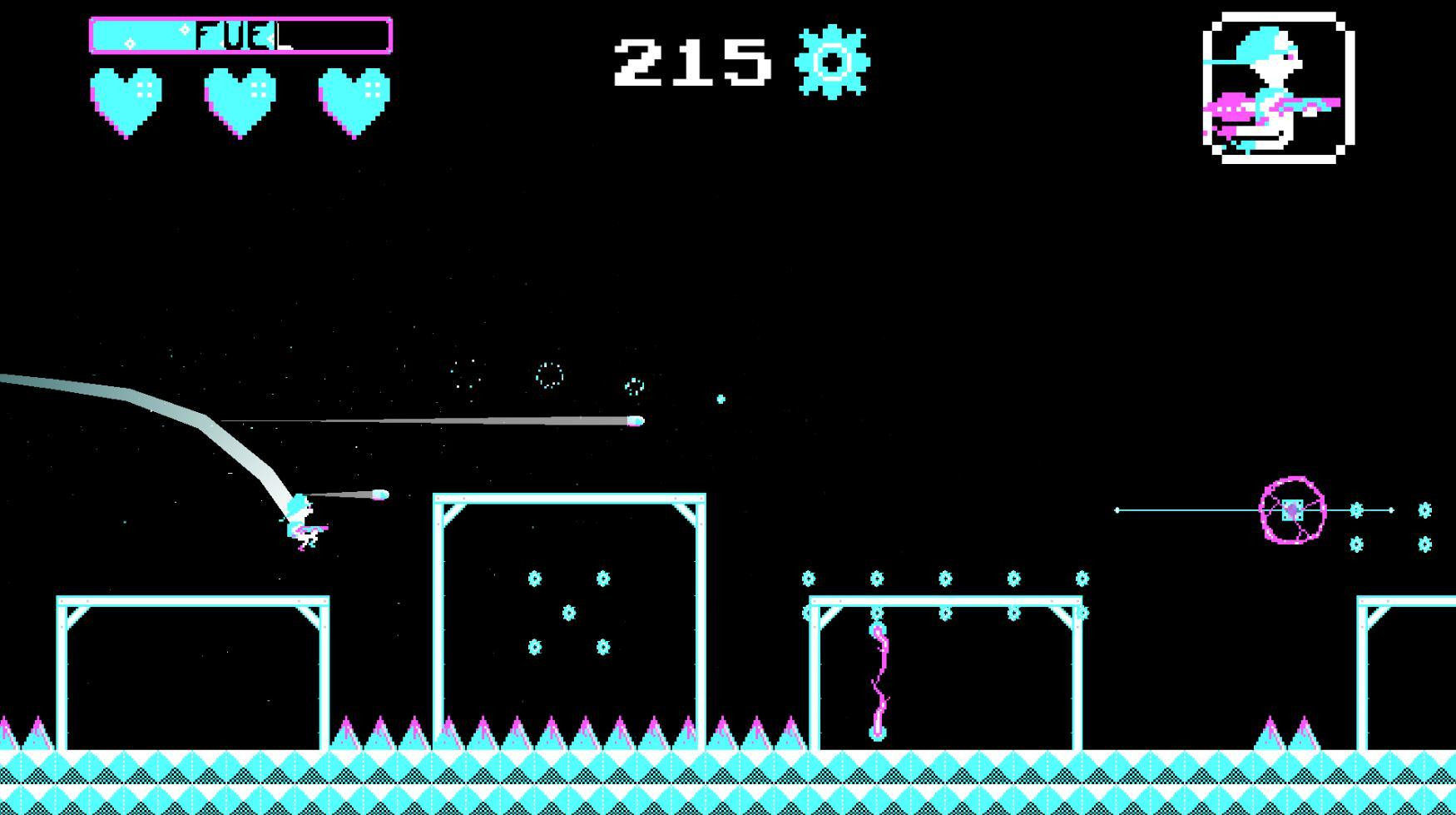Click the white bullet streaking across the sky
Screen dimensions: 1456x815
[635, 420]
